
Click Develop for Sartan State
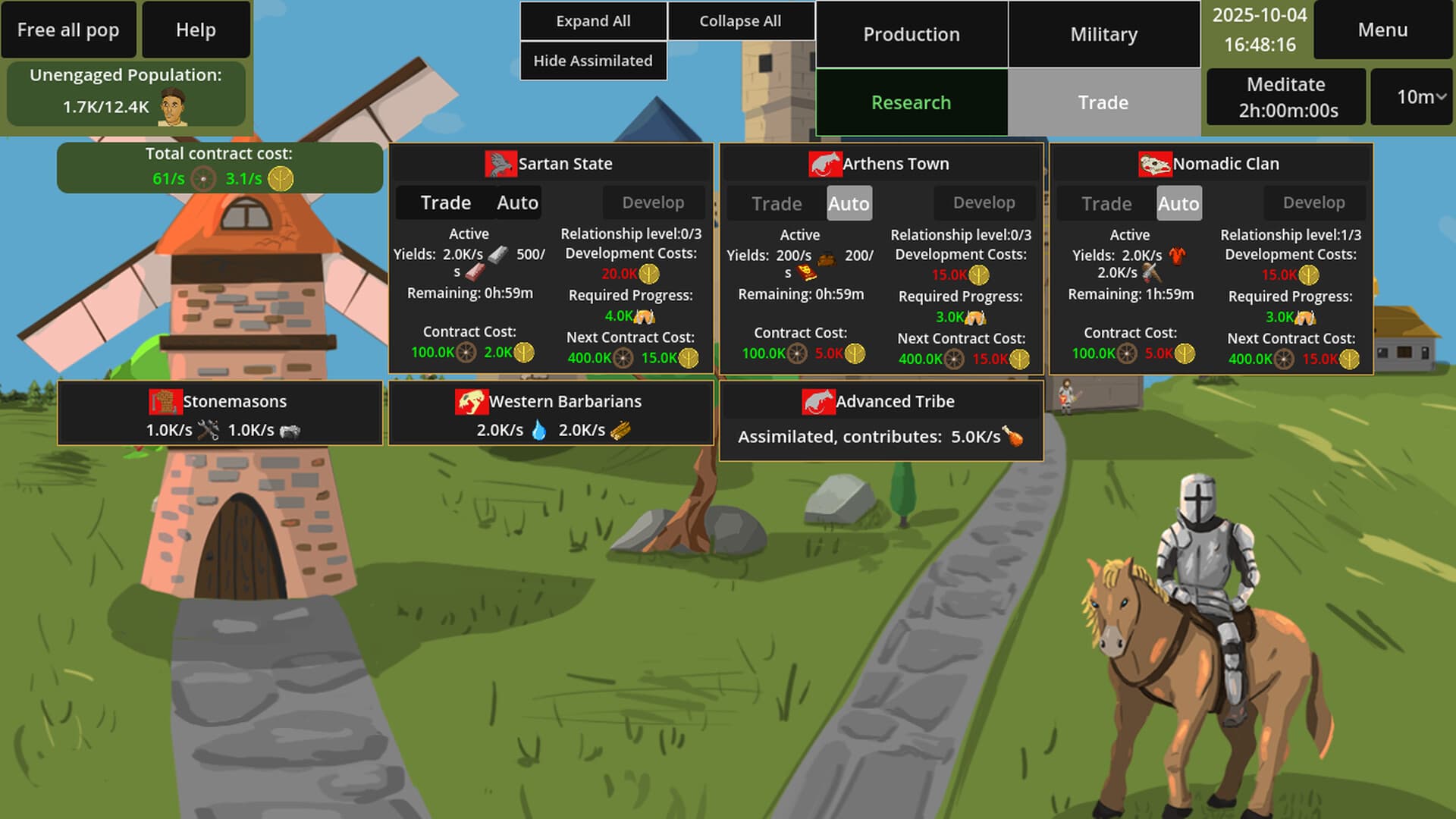click(652, 202)
